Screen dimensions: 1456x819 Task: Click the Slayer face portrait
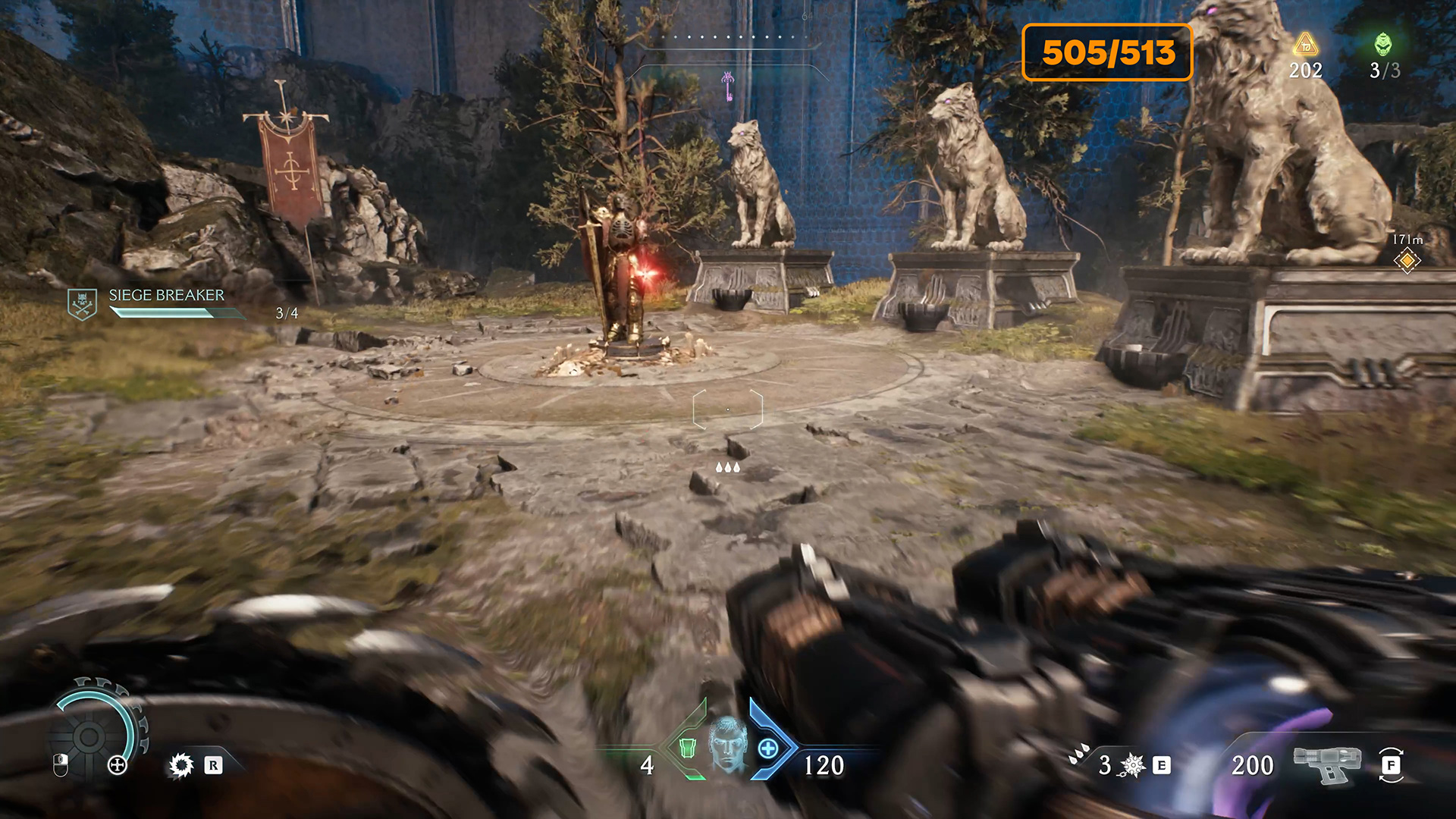click(x=728, y=745)
